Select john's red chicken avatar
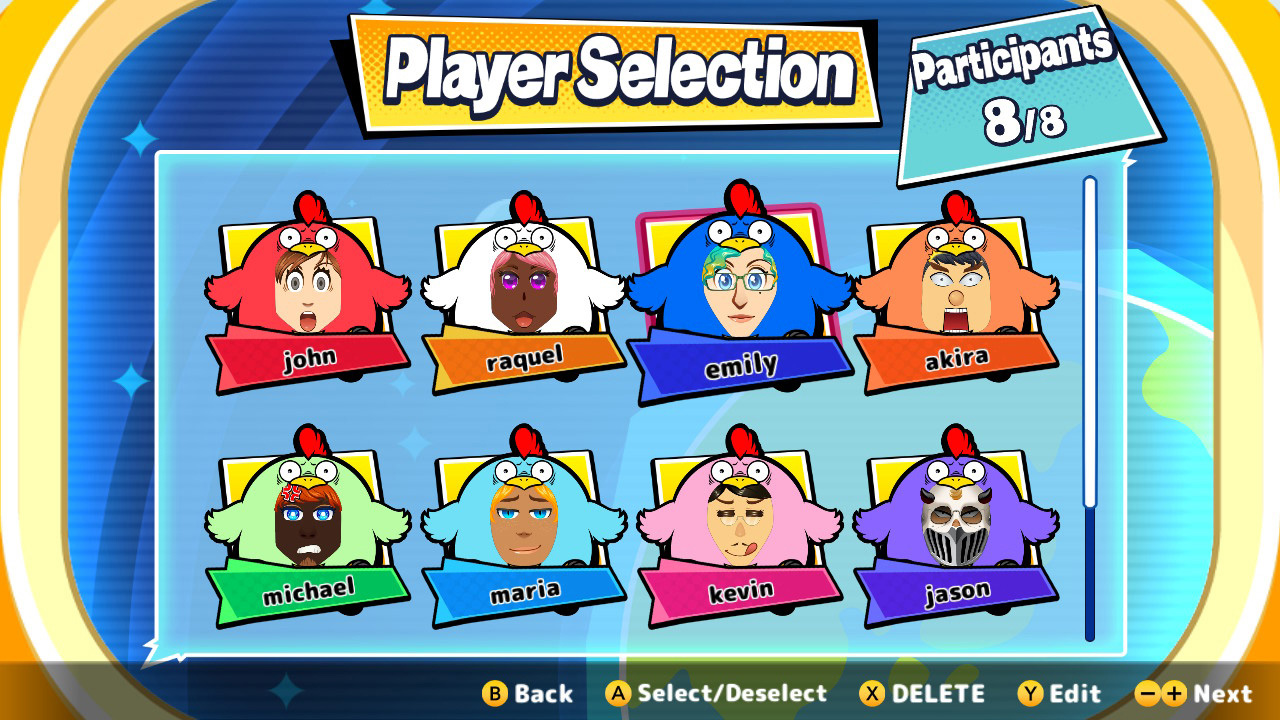 (310, 290)
